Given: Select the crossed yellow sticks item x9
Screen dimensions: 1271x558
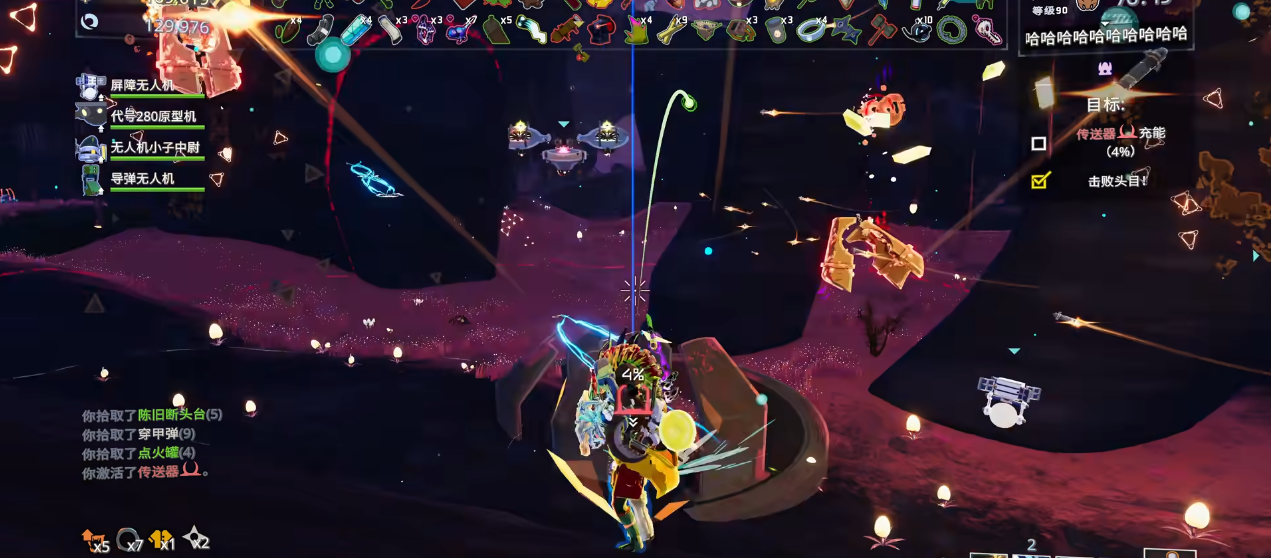Looking at the screenshot, I should click(x=670, y=29).
